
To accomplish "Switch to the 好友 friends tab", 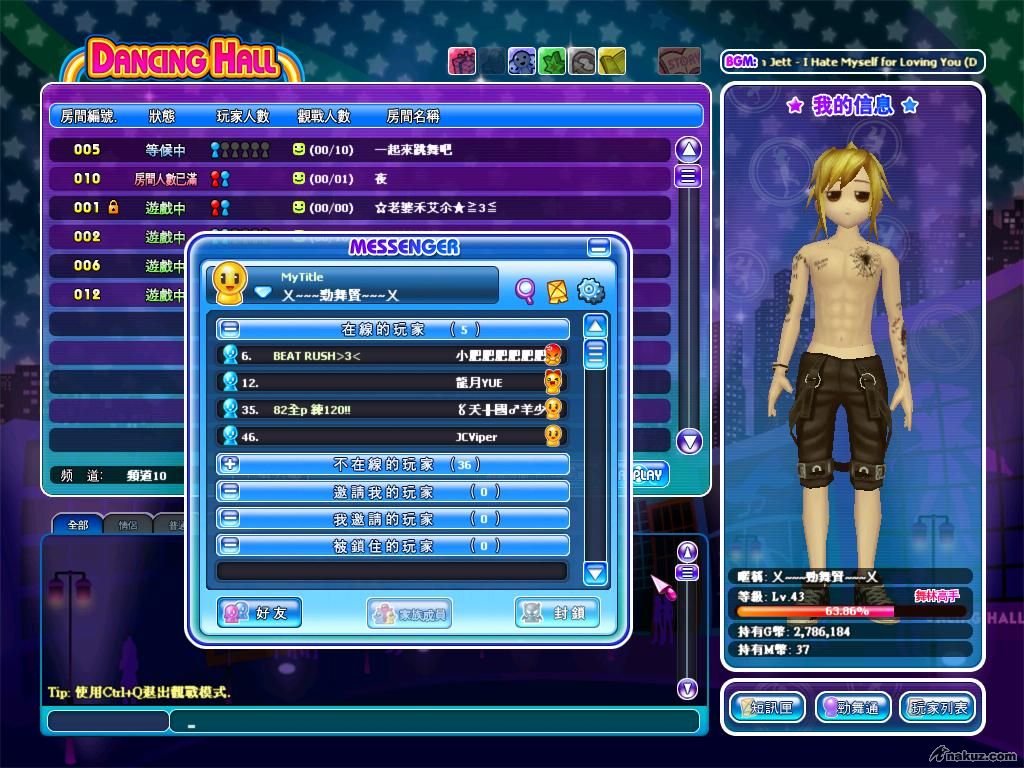I will point(259,613).
